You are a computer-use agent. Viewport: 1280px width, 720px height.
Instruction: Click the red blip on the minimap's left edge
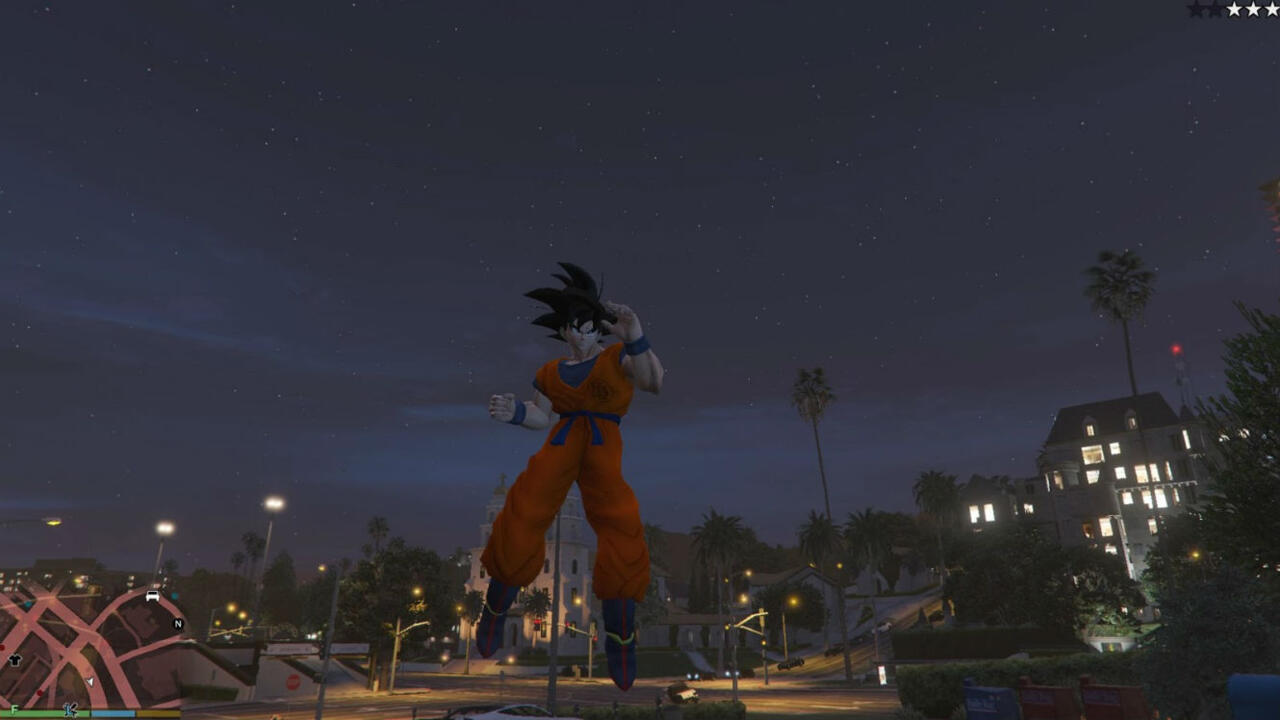[2, 646]
